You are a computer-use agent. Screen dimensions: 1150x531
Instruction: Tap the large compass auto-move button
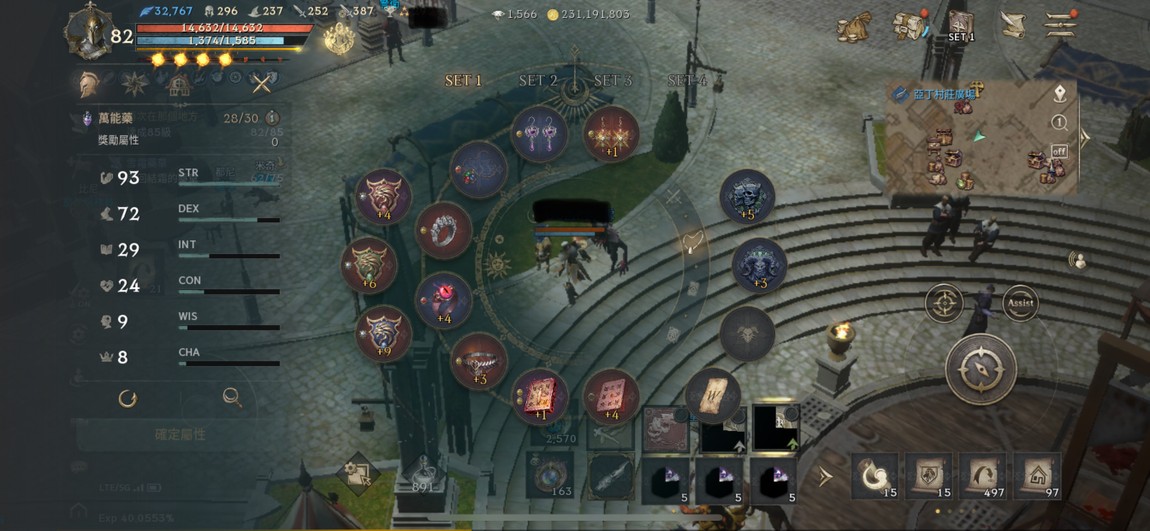click(x=980, y=368)
